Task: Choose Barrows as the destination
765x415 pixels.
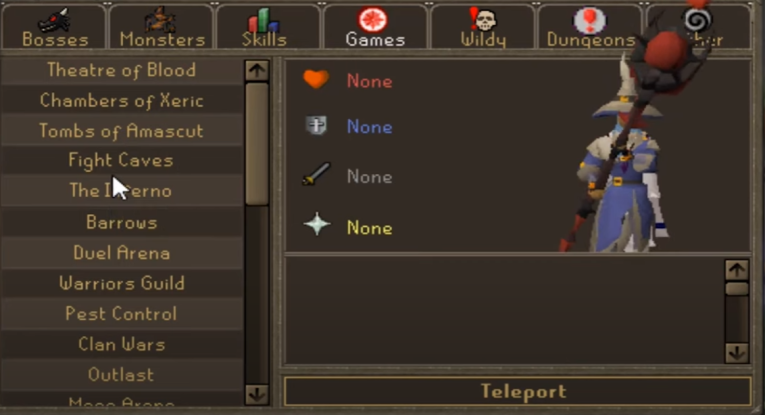Action: pyautogui.click(x=121, y=222)
